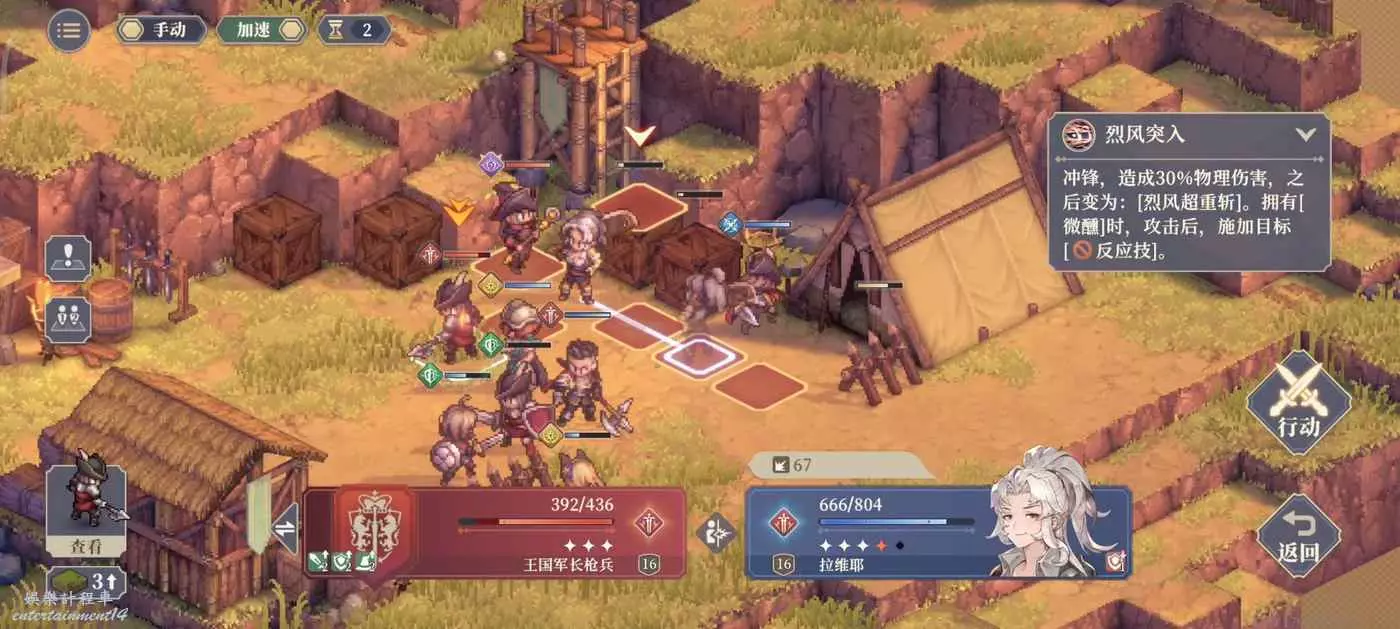
Task: Confirm the attack with 行动 button
Action: [1298, 402]
